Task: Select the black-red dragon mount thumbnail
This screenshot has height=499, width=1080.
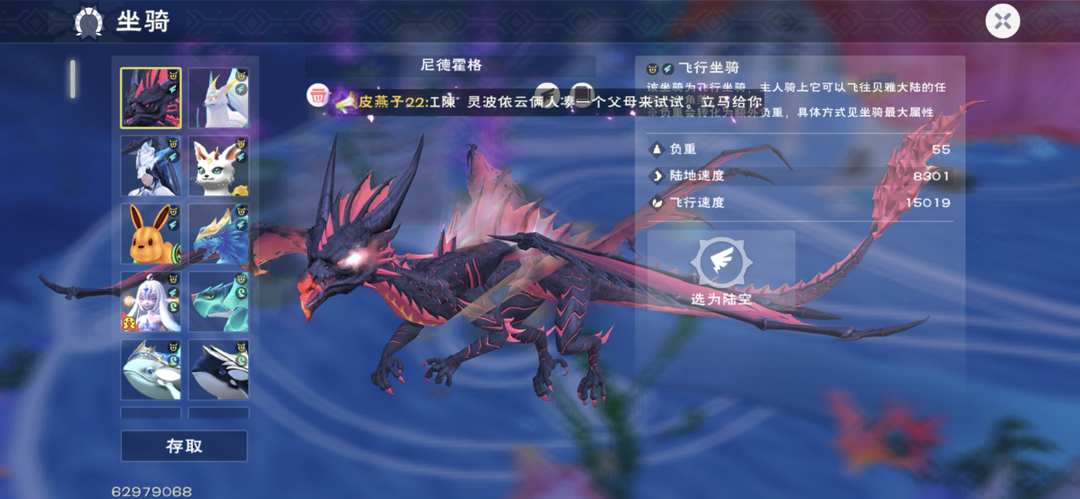Action: coord(151,98)
